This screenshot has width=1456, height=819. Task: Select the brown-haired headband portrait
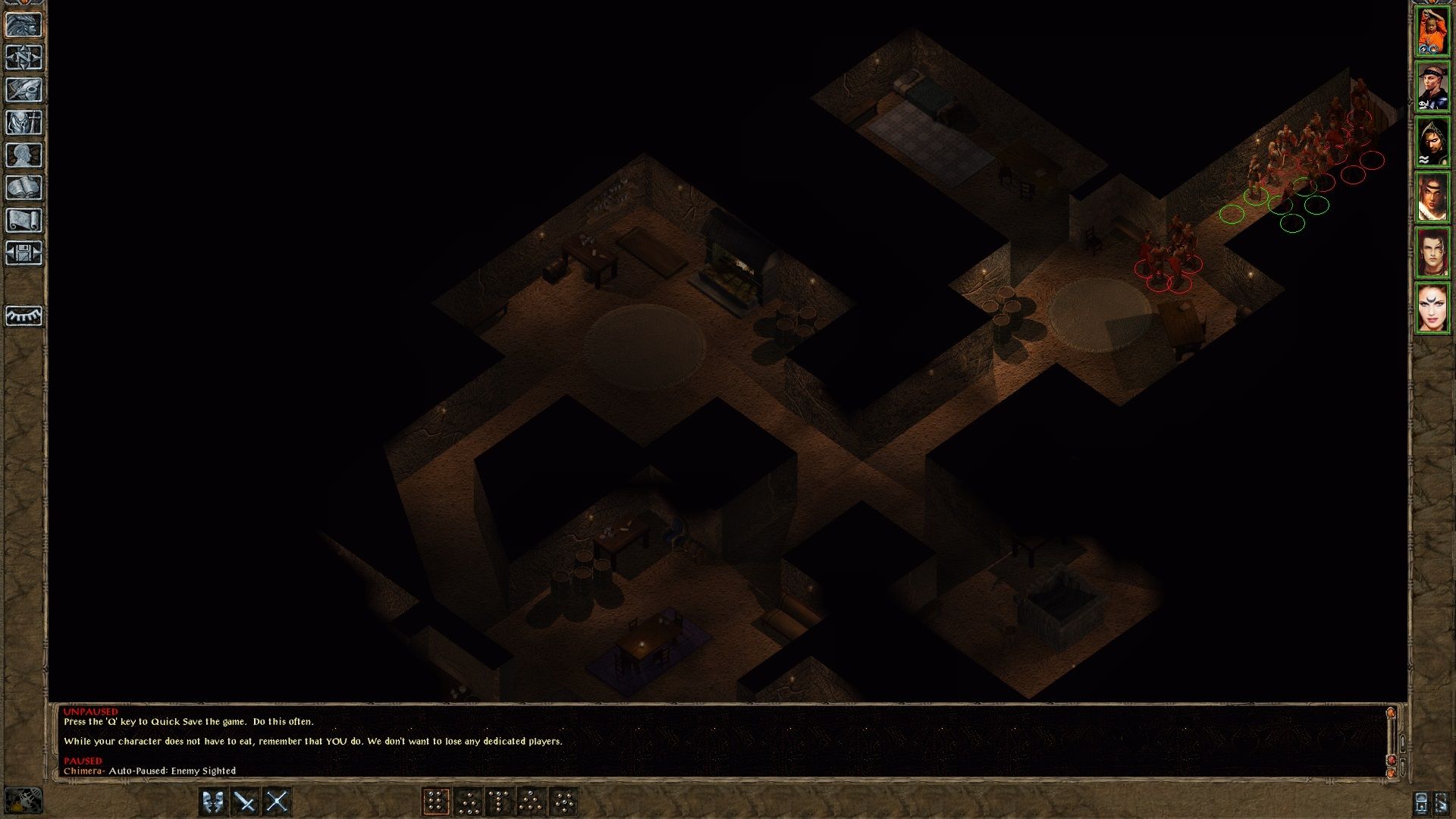pyautogui.click(x=1432, y=197)
